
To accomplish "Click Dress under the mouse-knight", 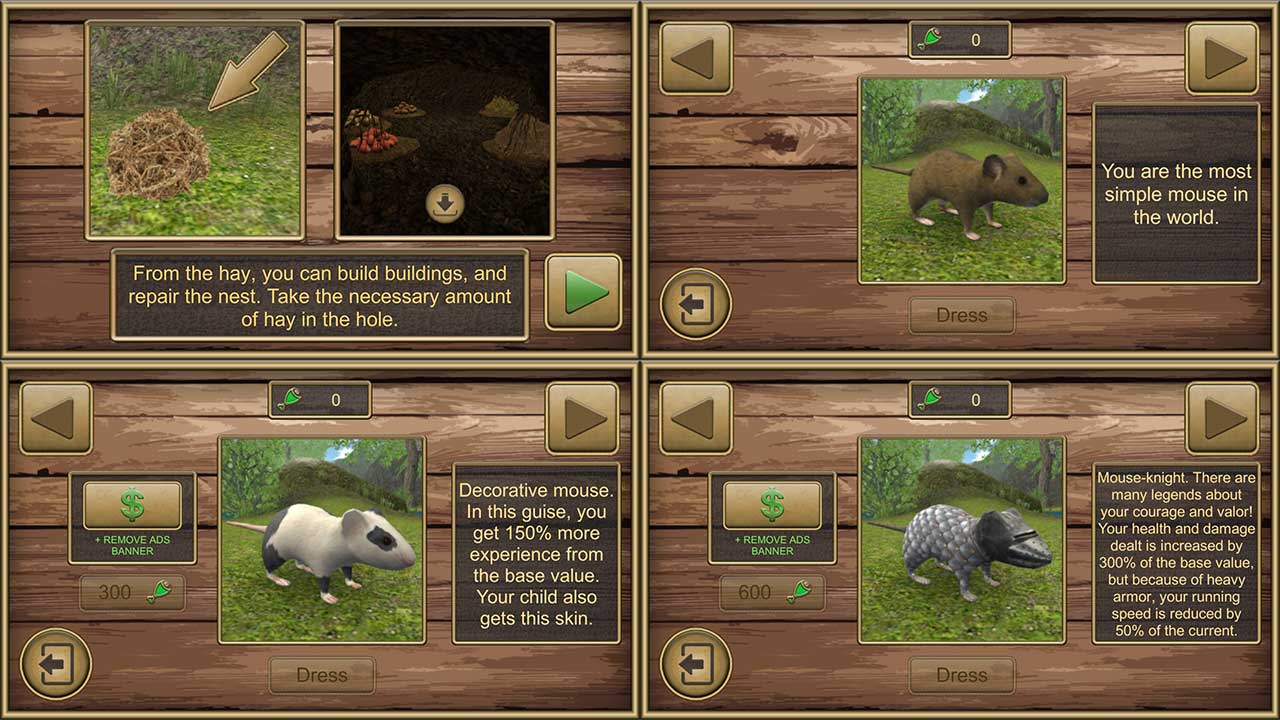I will [961, 675].
